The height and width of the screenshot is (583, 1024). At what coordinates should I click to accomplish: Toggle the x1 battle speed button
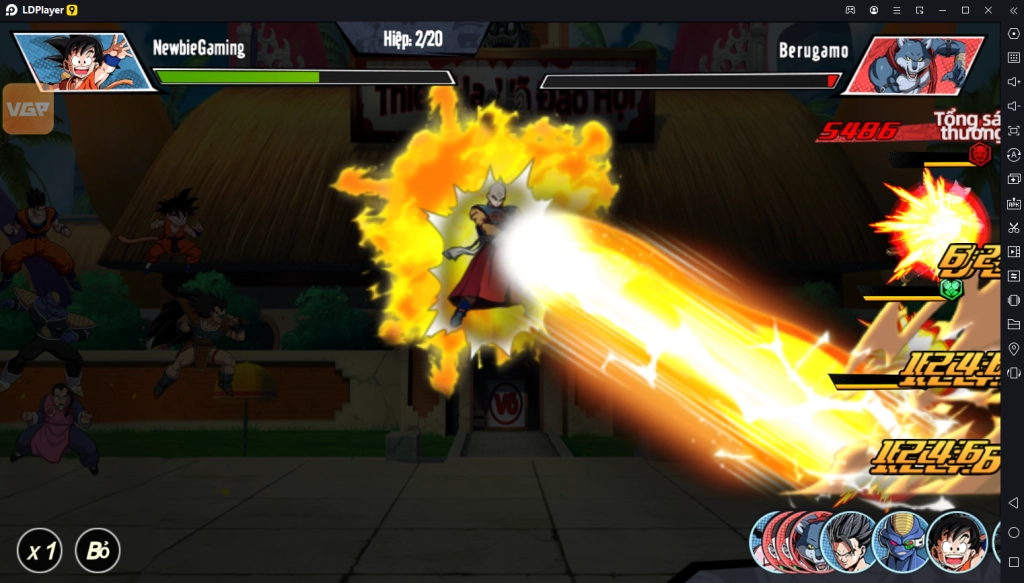[40, 551]
